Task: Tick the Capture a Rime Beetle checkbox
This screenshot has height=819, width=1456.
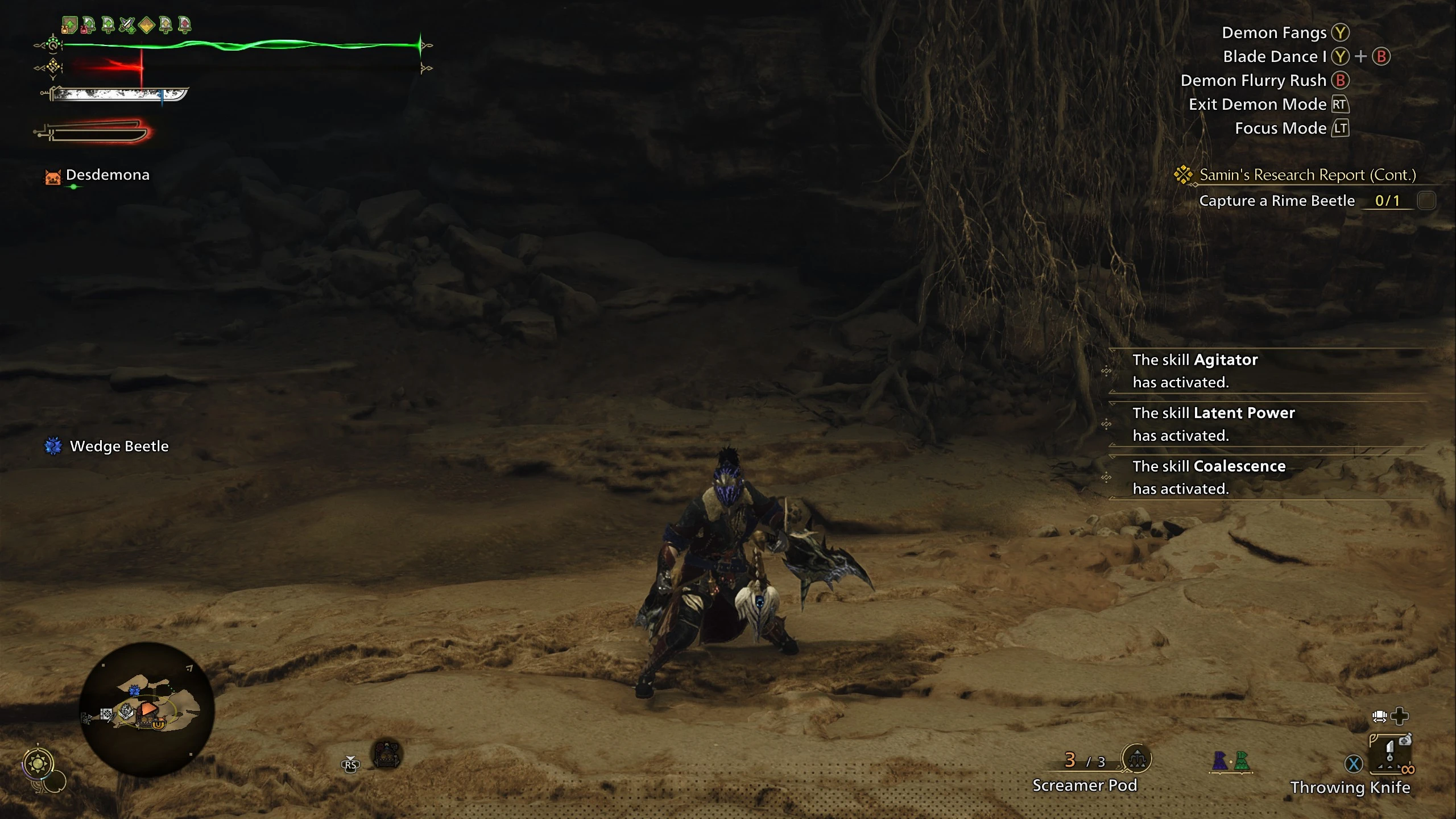Action: [x=1426, y=201]
